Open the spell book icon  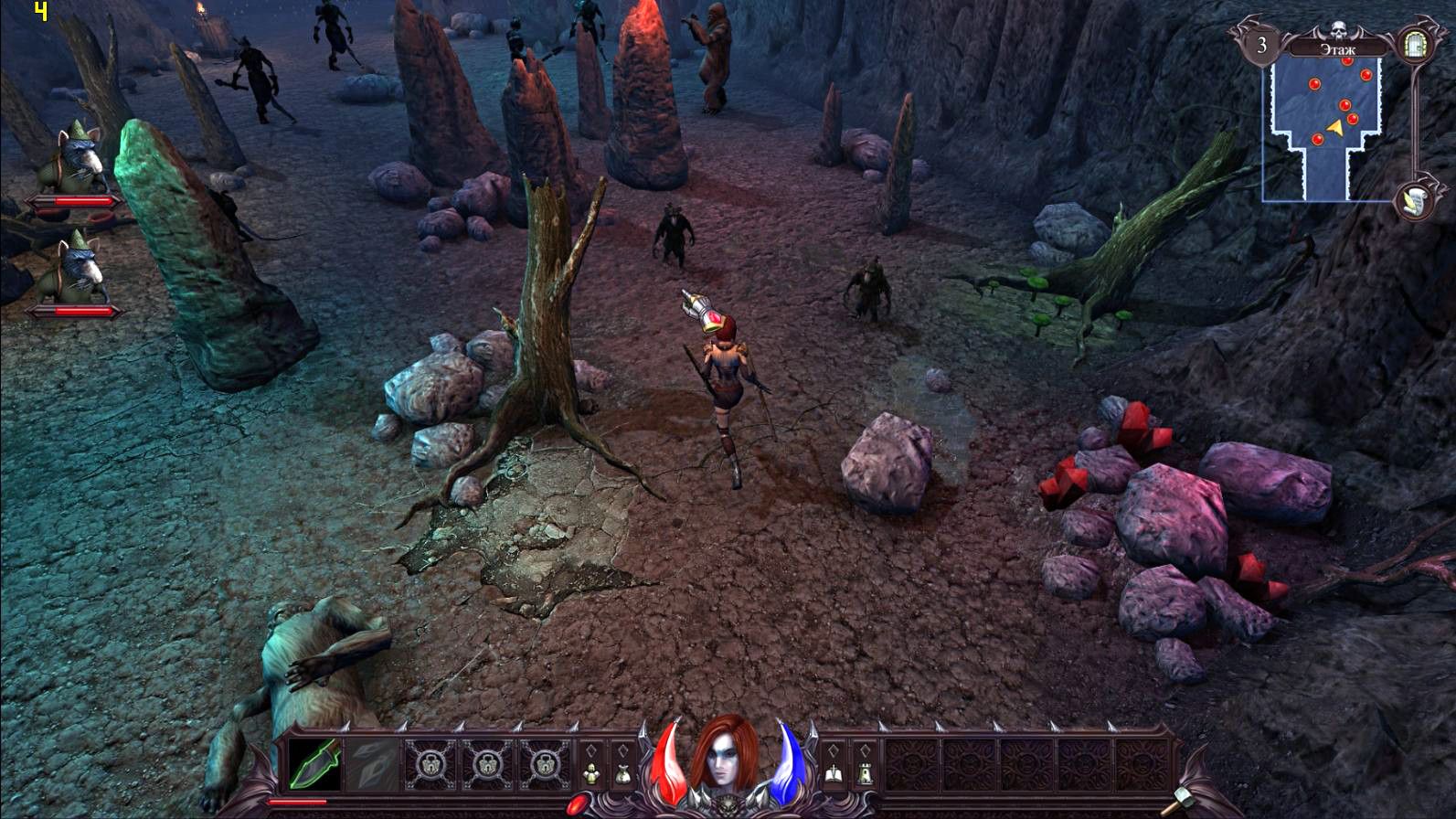click(834, 774)
